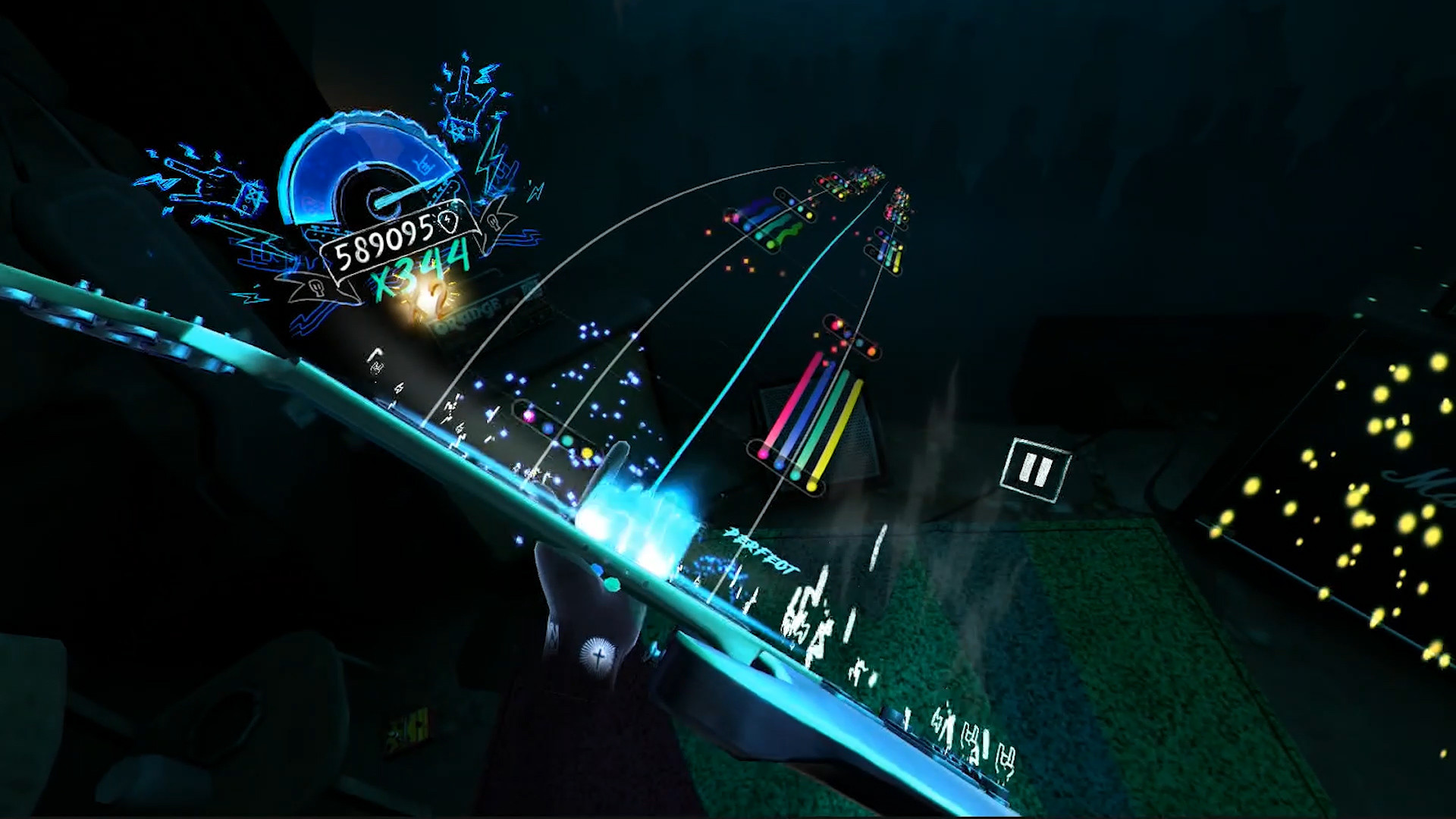Click the glowing blue hand on the fretboard

click(637, 500)
